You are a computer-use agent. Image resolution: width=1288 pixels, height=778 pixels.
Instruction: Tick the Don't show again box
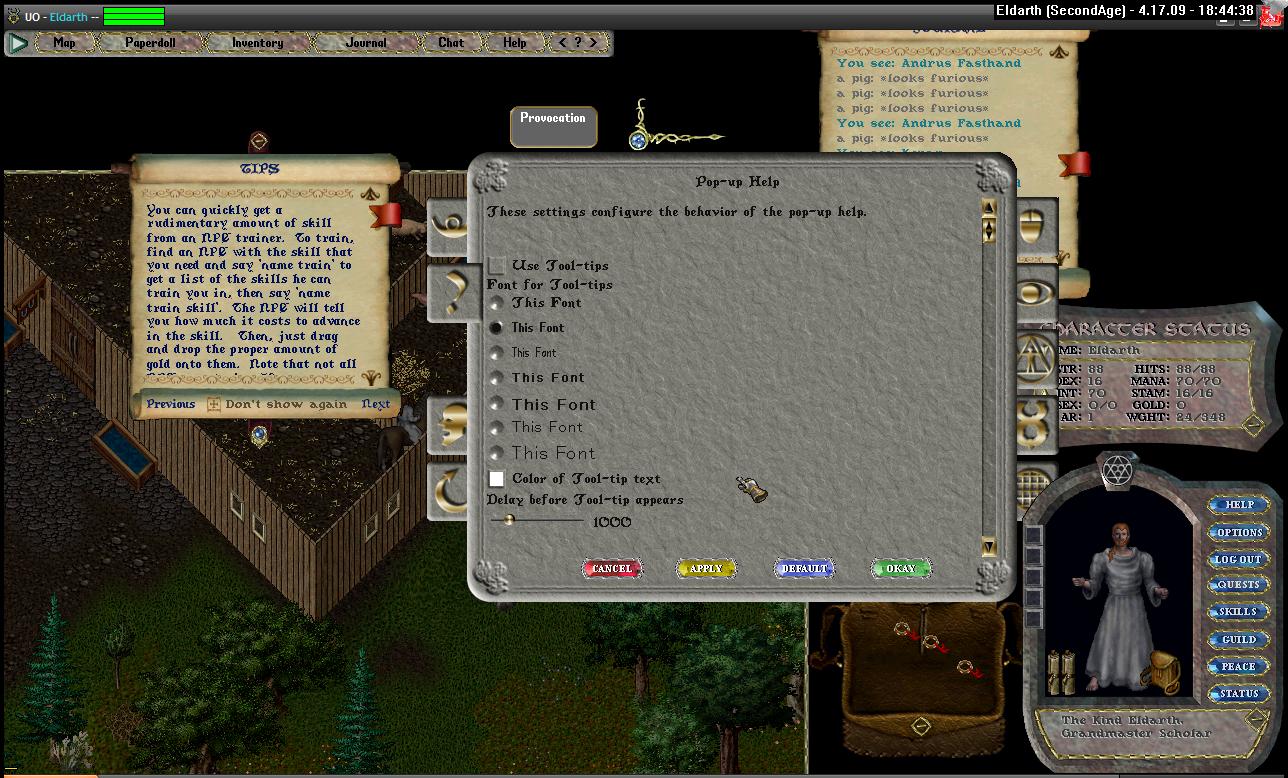214,405
